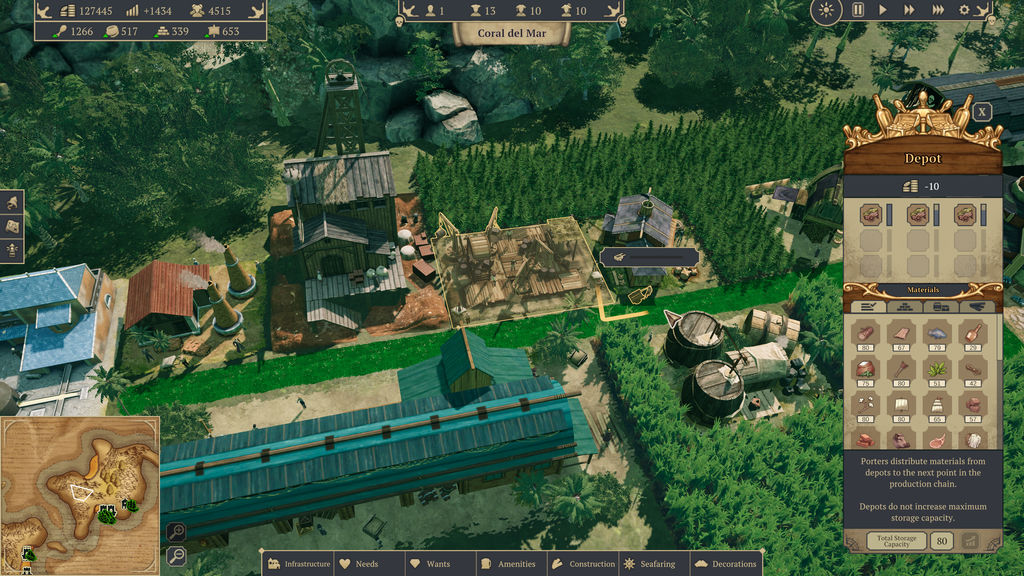
Task: Zoom in with the minimap plus magnifier
Action: click(x=176, y=532)
